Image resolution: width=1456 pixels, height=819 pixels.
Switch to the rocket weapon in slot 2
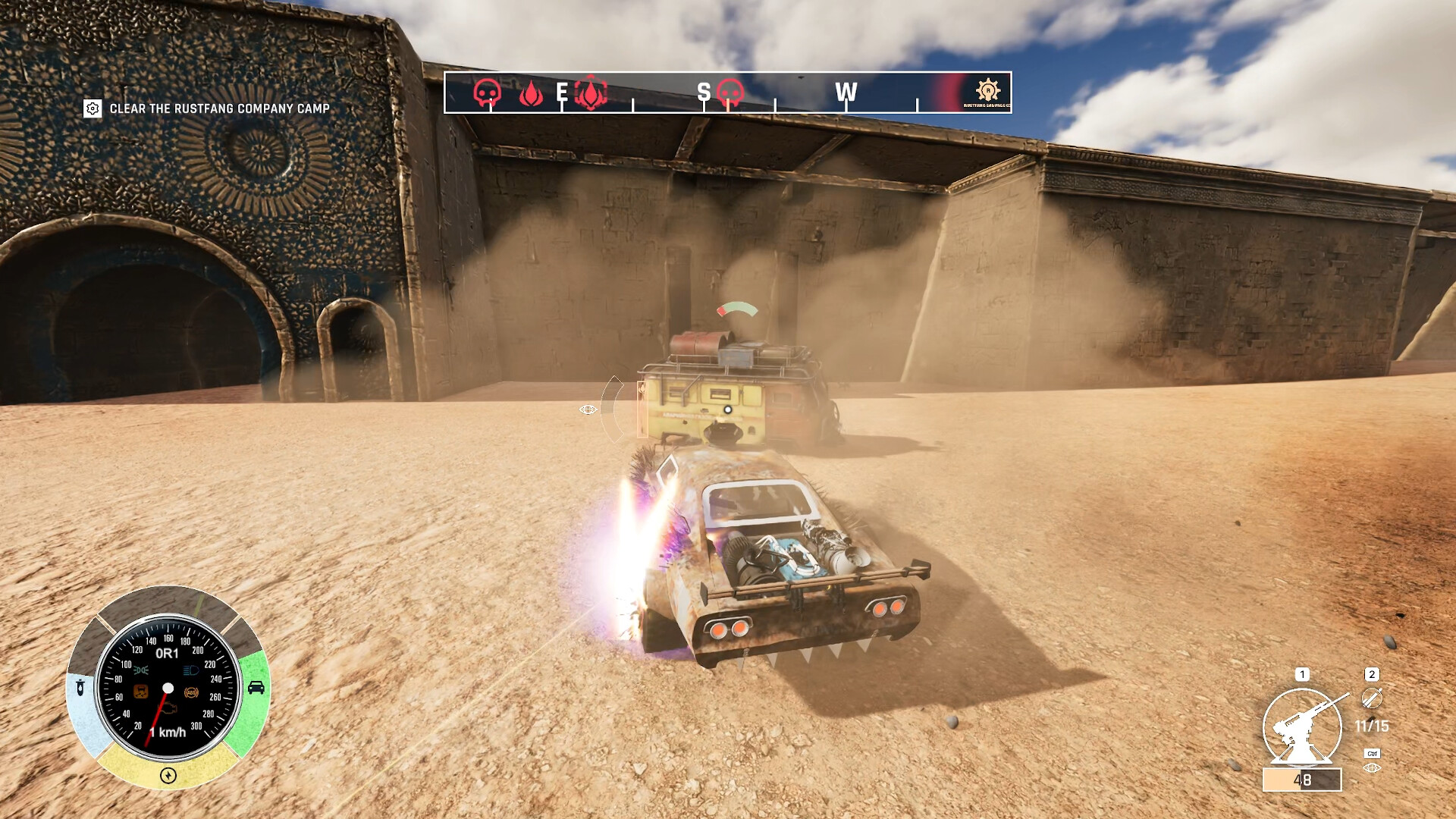point(1372,698)
